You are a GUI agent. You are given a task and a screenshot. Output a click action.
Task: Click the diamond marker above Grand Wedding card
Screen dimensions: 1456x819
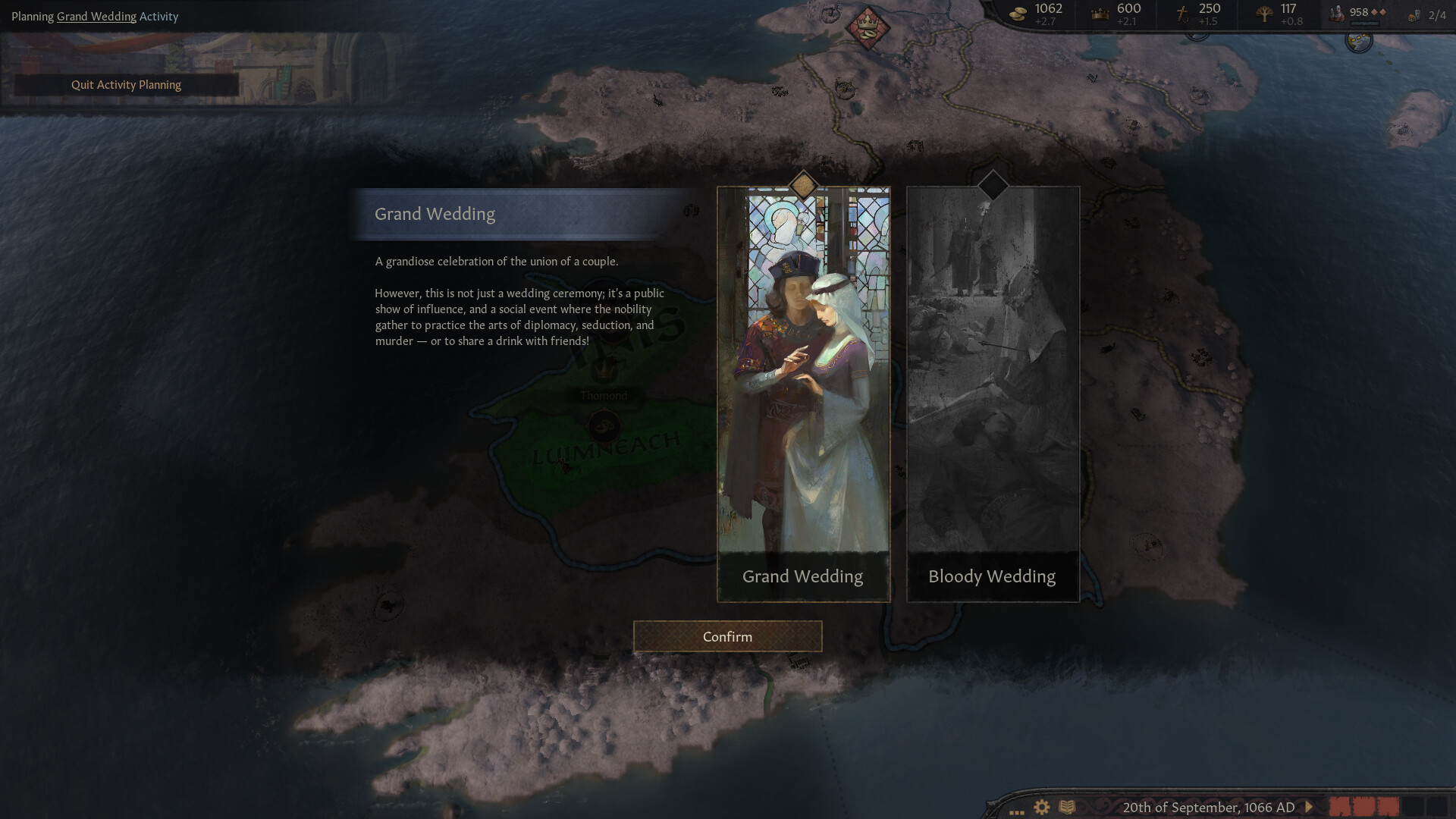click(802, 182)
